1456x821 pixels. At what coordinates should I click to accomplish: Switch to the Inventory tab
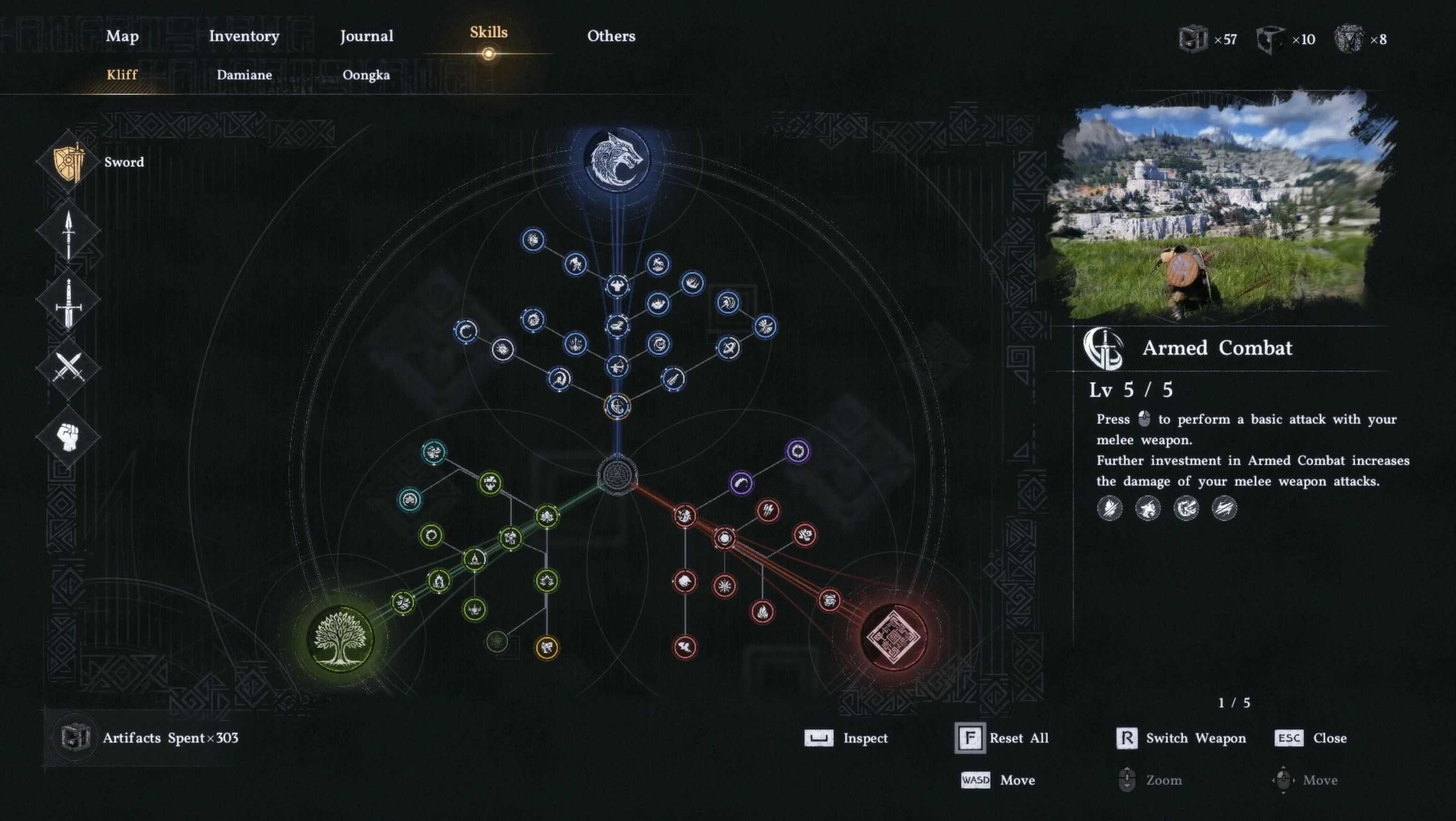[x=244, y=36]
